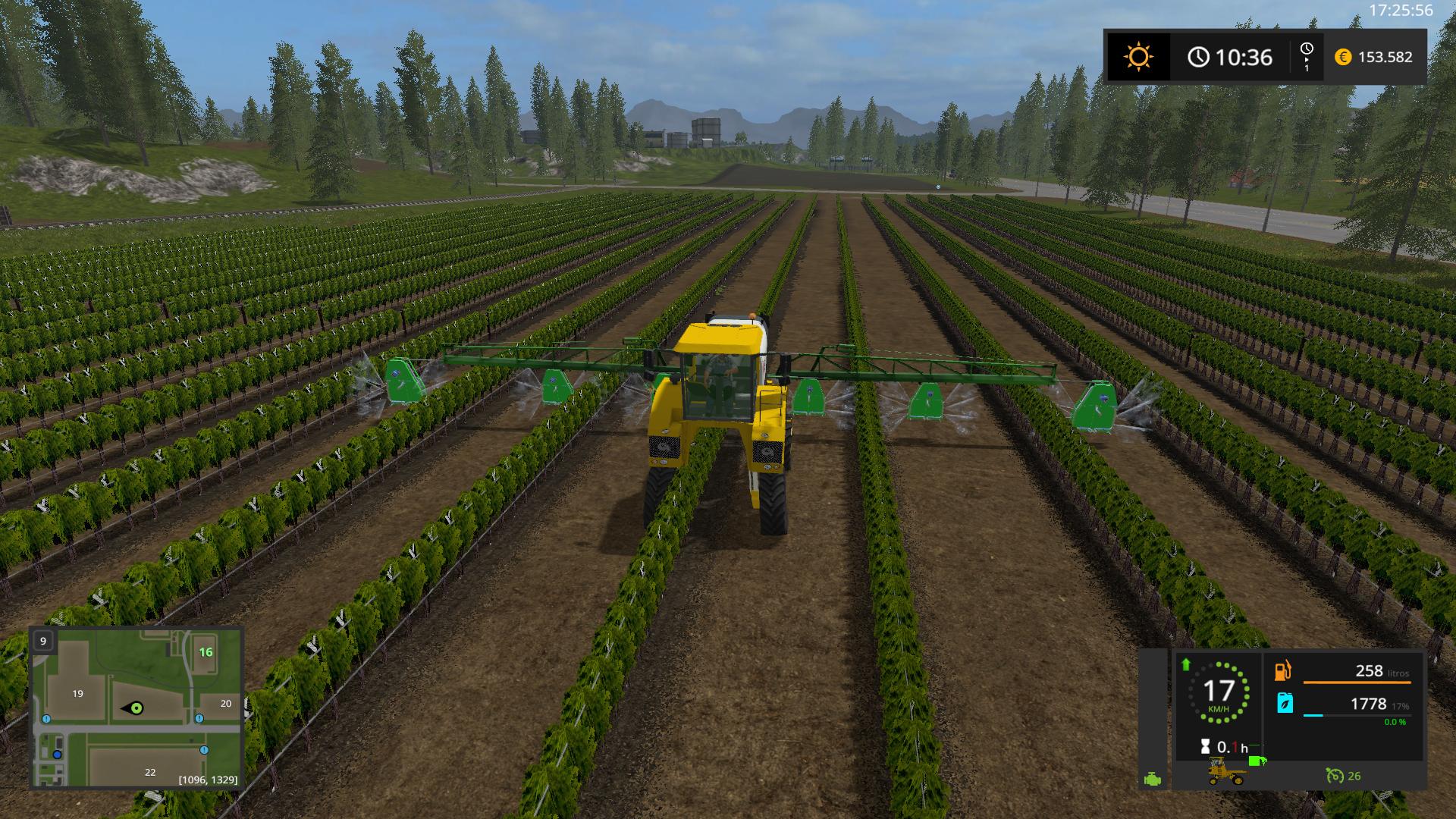Click the sun weather icon
This screenshot has height=819, width=1456.
click(1138, 57)
